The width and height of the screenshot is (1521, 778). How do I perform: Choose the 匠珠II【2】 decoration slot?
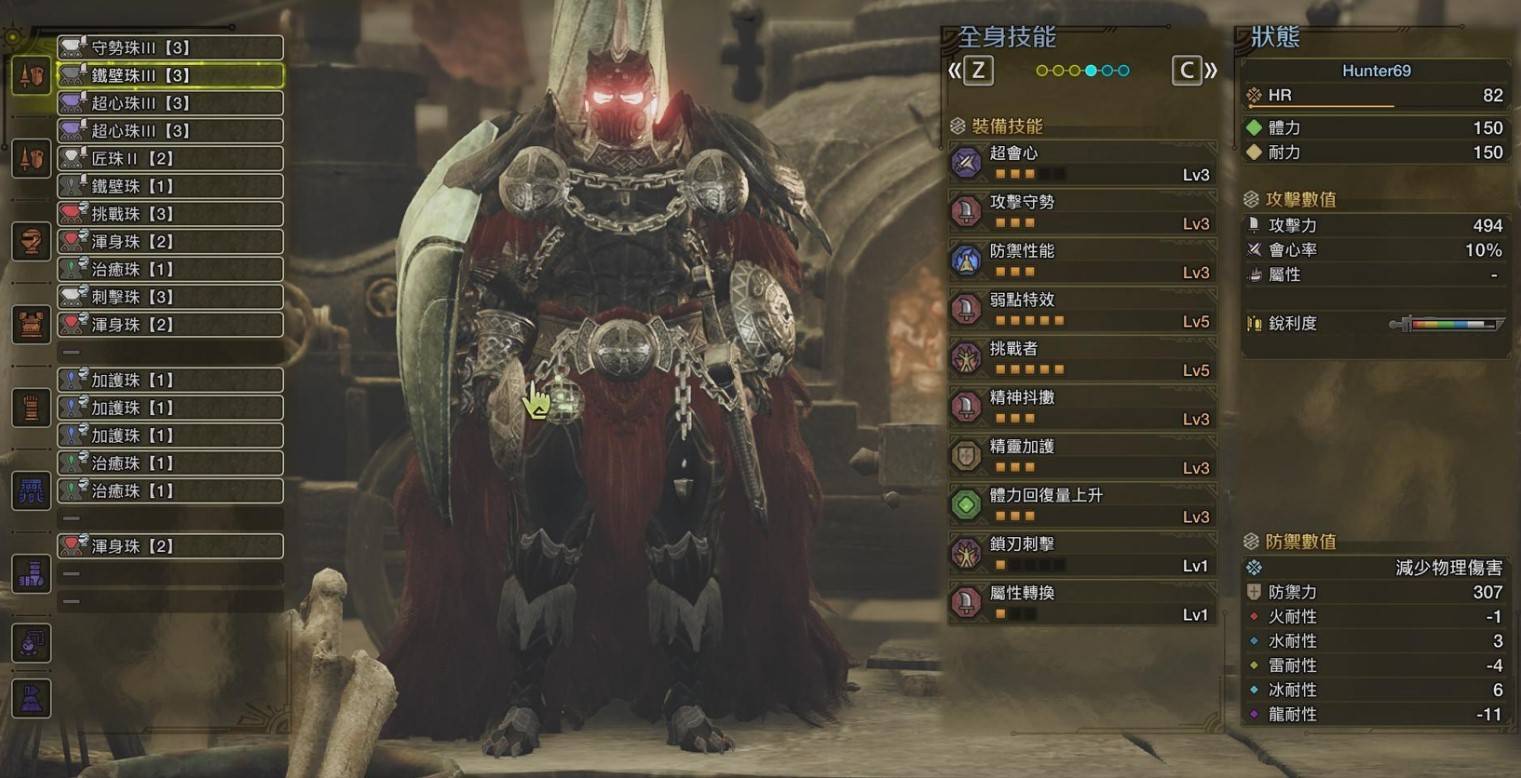tap(170, 158)
